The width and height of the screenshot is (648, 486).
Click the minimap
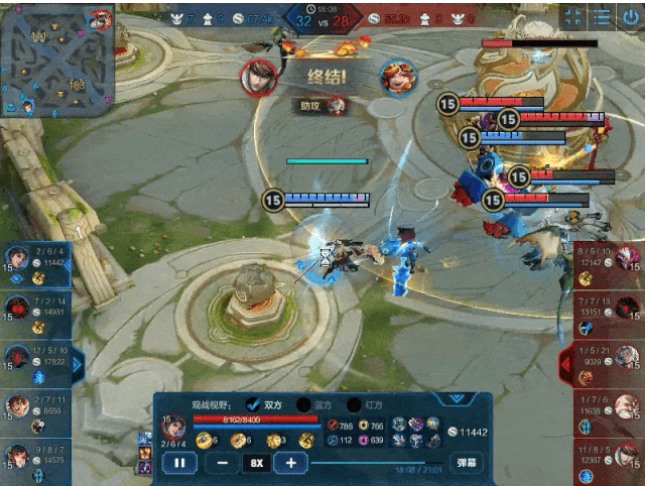(58, 60)
